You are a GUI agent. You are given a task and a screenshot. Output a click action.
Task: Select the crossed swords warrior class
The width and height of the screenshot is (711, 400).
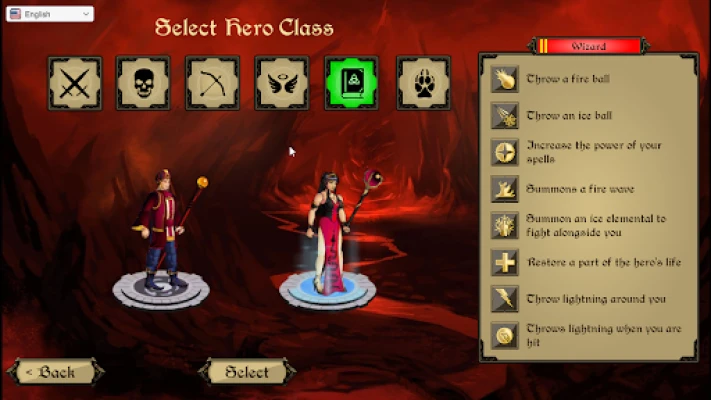[73, 82]
